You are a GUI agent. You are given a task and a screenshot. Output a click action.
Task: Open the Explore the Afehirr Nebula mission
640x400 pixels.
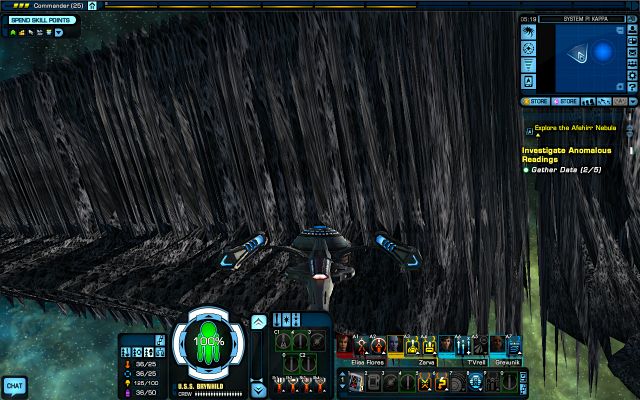point(571,128)
